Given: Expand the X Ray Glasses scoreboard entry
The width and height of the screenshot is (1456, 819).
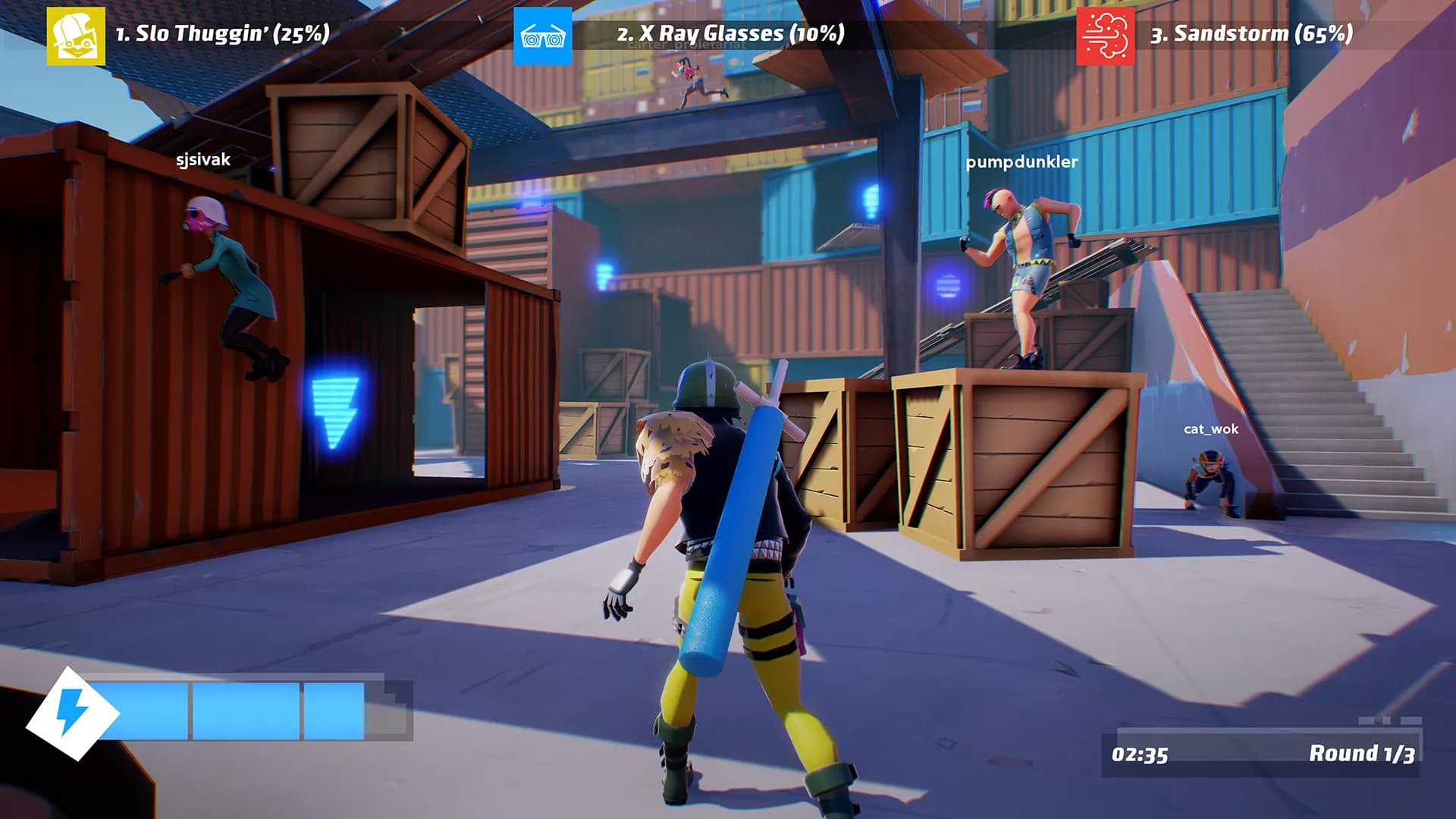Looking at the screenshot, I should click(x=732, y=32).
